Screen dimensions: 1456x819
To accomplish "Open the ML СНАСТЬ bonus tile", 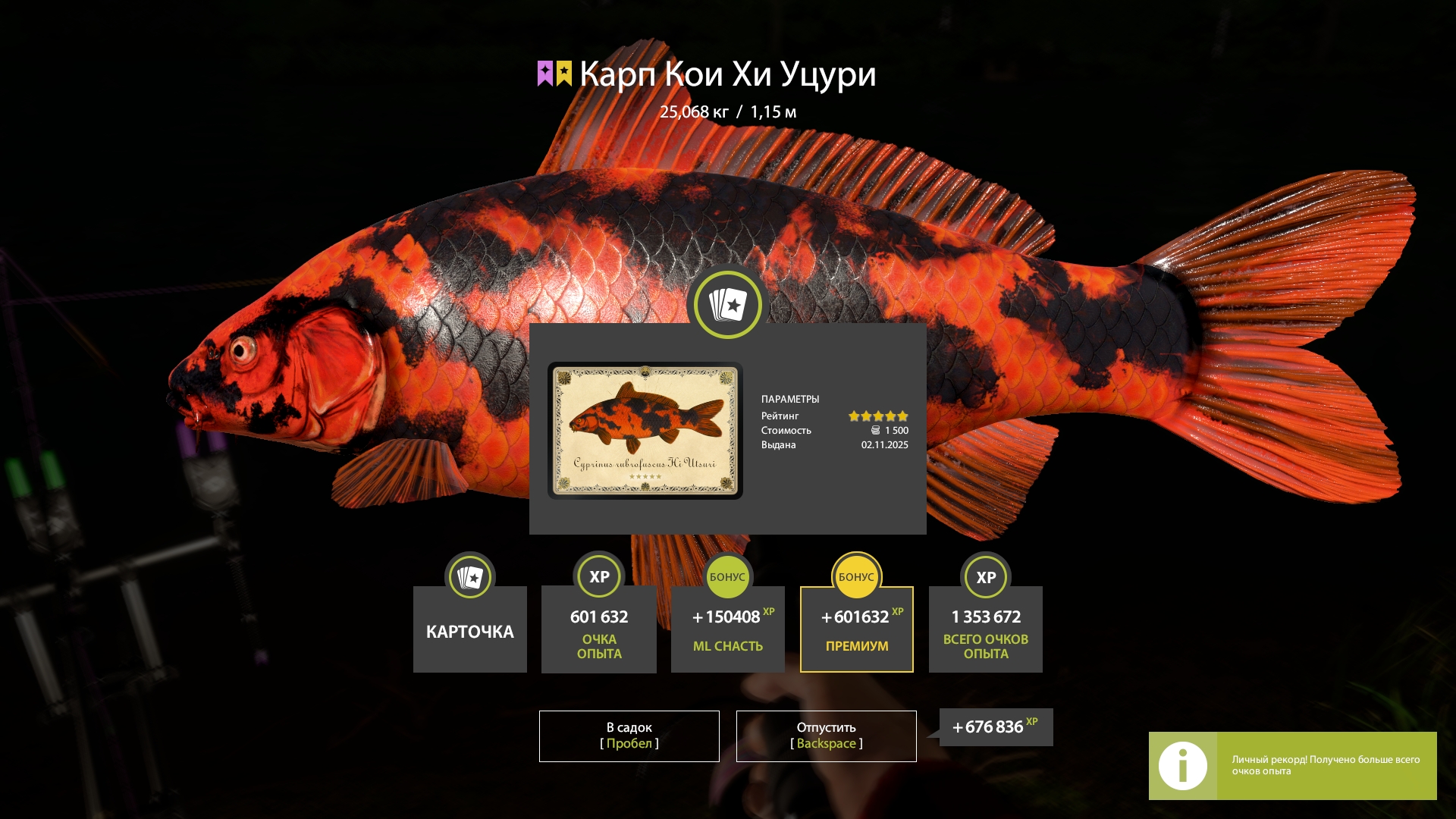I will point(728,629).
